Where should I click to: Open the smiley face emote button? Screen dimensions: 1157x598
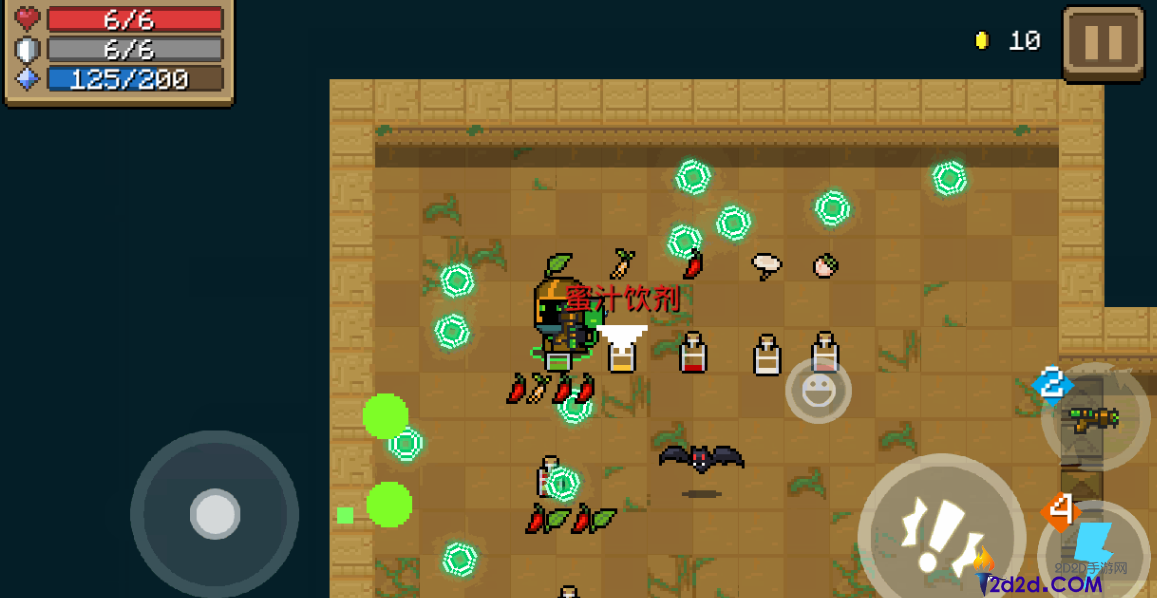818,390
